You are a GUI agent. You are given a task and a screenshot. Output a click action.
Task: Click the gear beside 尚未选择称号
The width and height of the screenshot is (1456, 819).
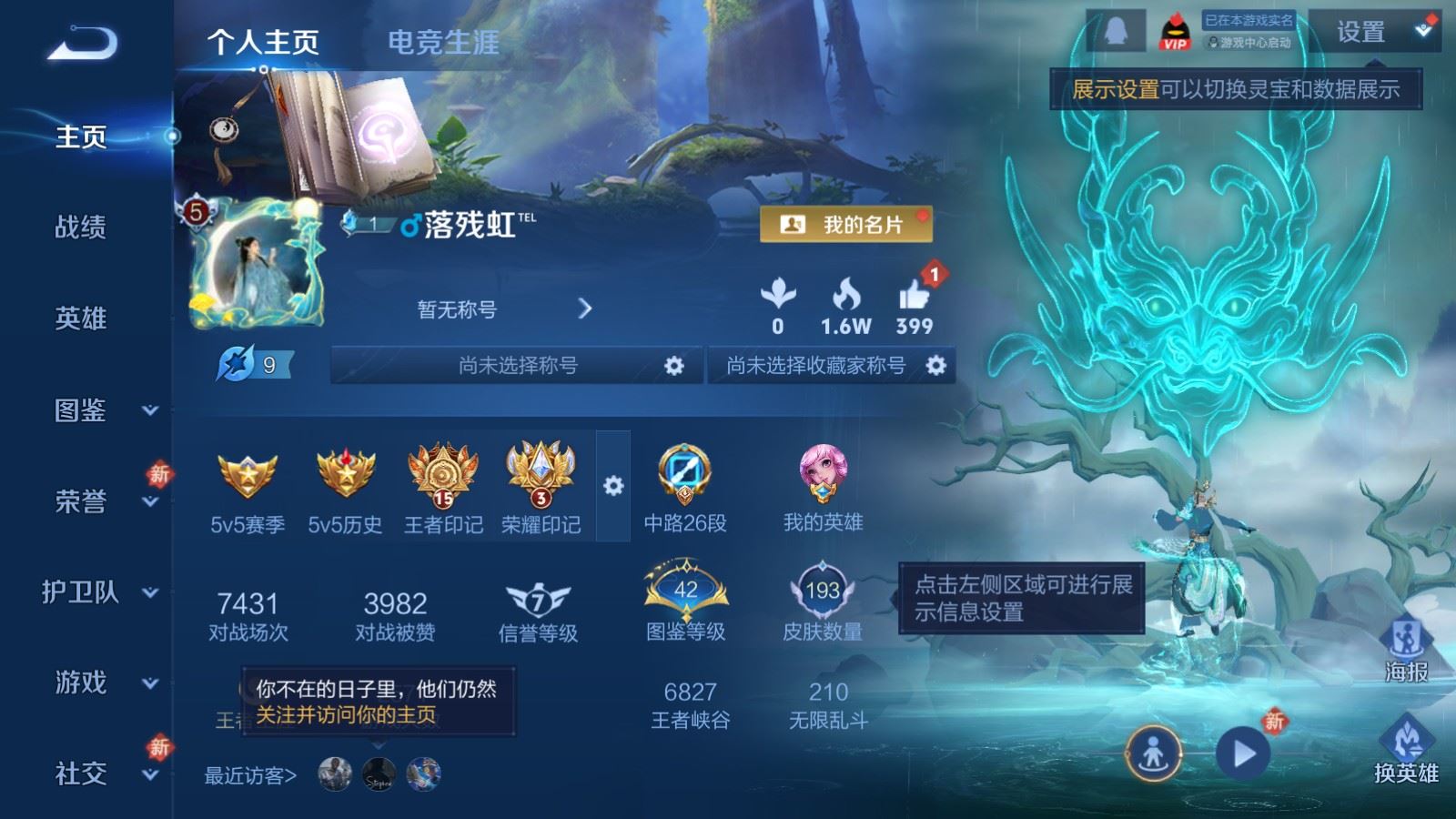tap(674, 364)
